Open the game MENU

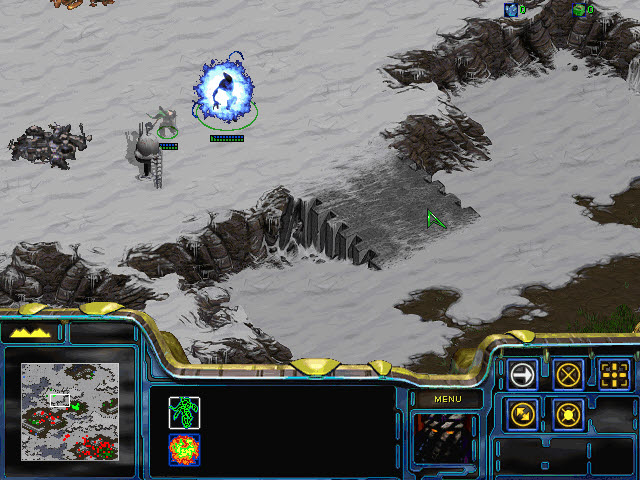[446, 399]
